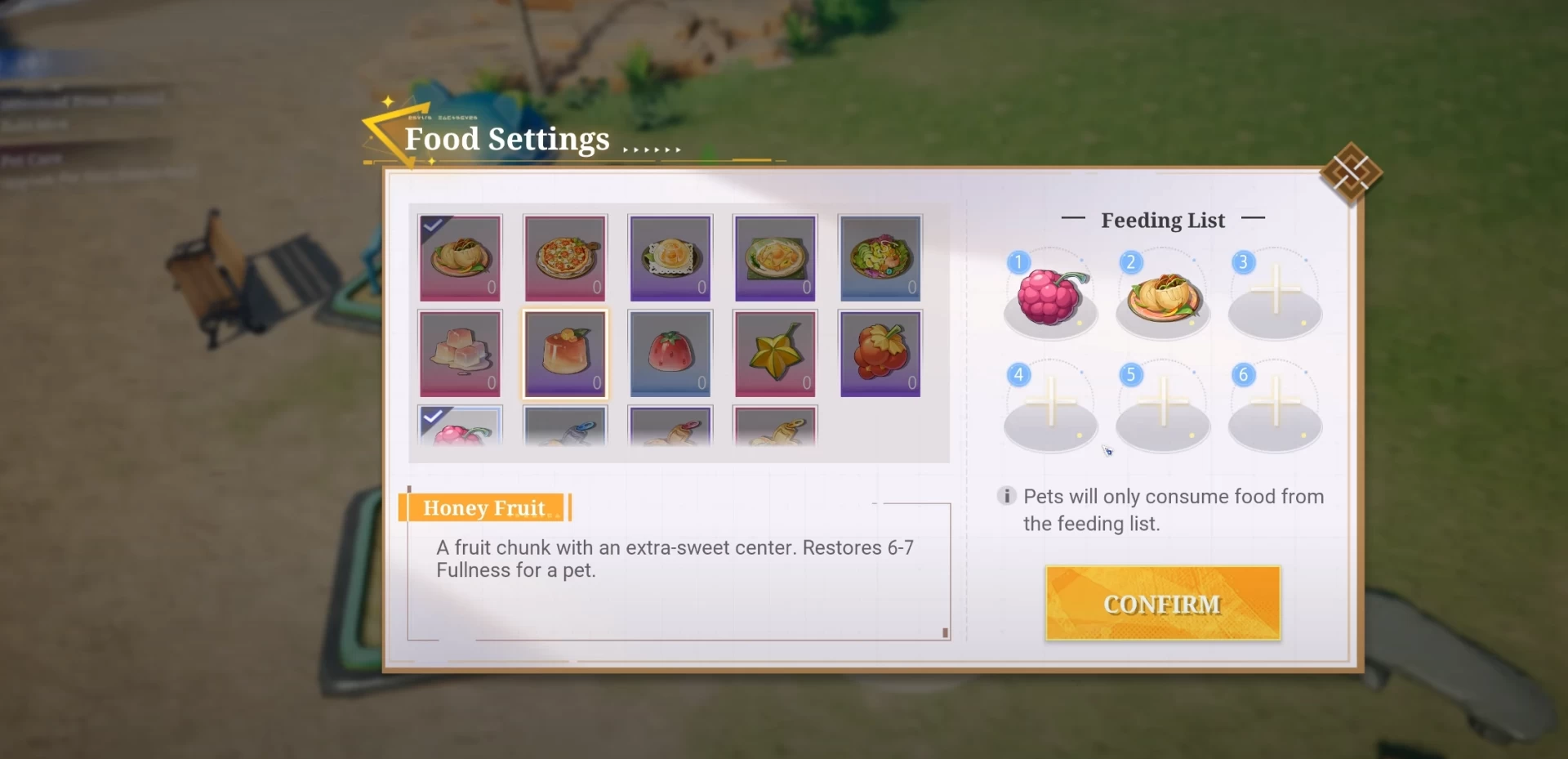This screenshot has width=1568, height=759.
Task: Select the pizza food slot
Action: [x=565, y=258]
